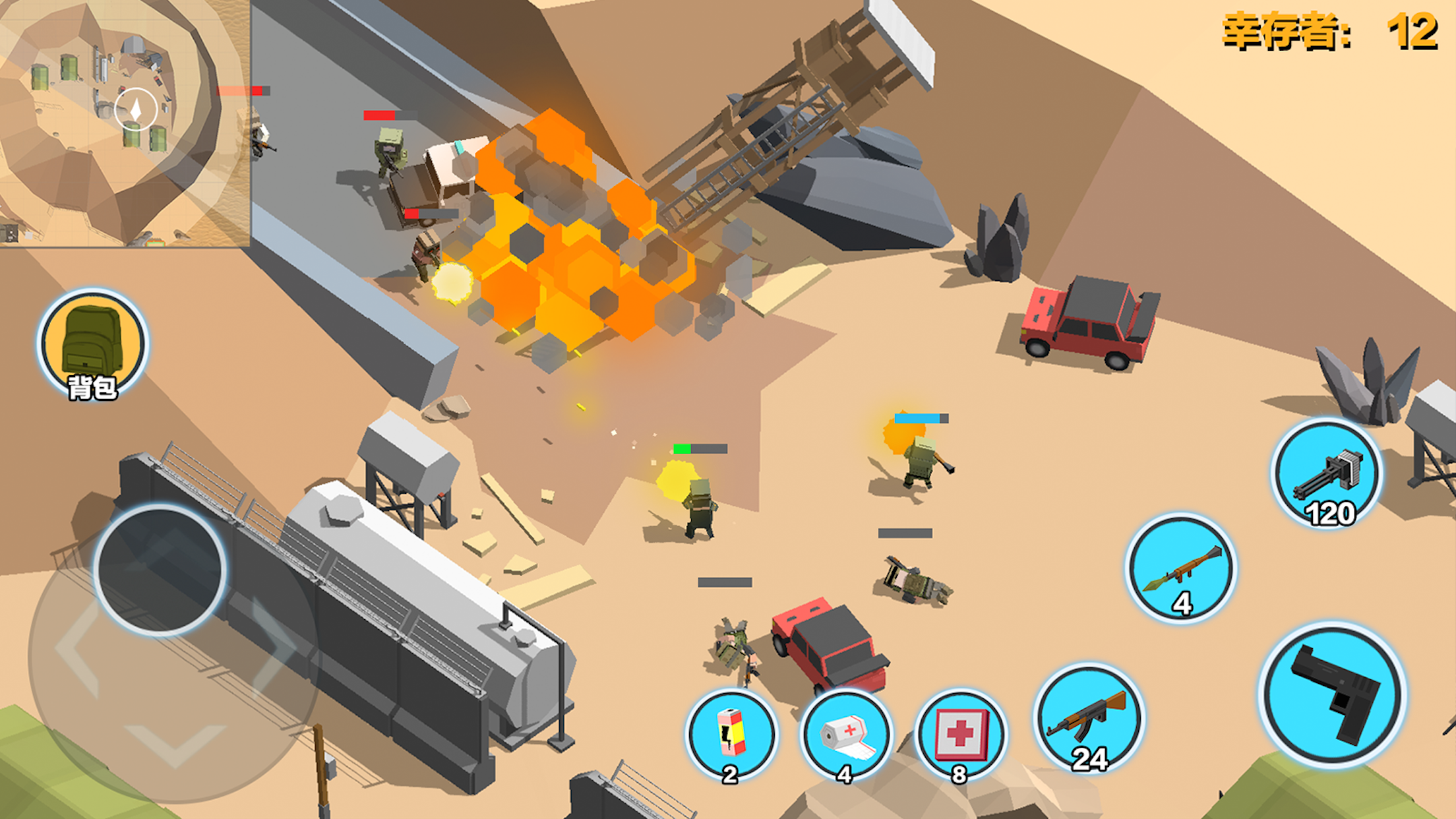
Task: Click the red enemy health bar near the wall
Action: click(x=388, y=115)
